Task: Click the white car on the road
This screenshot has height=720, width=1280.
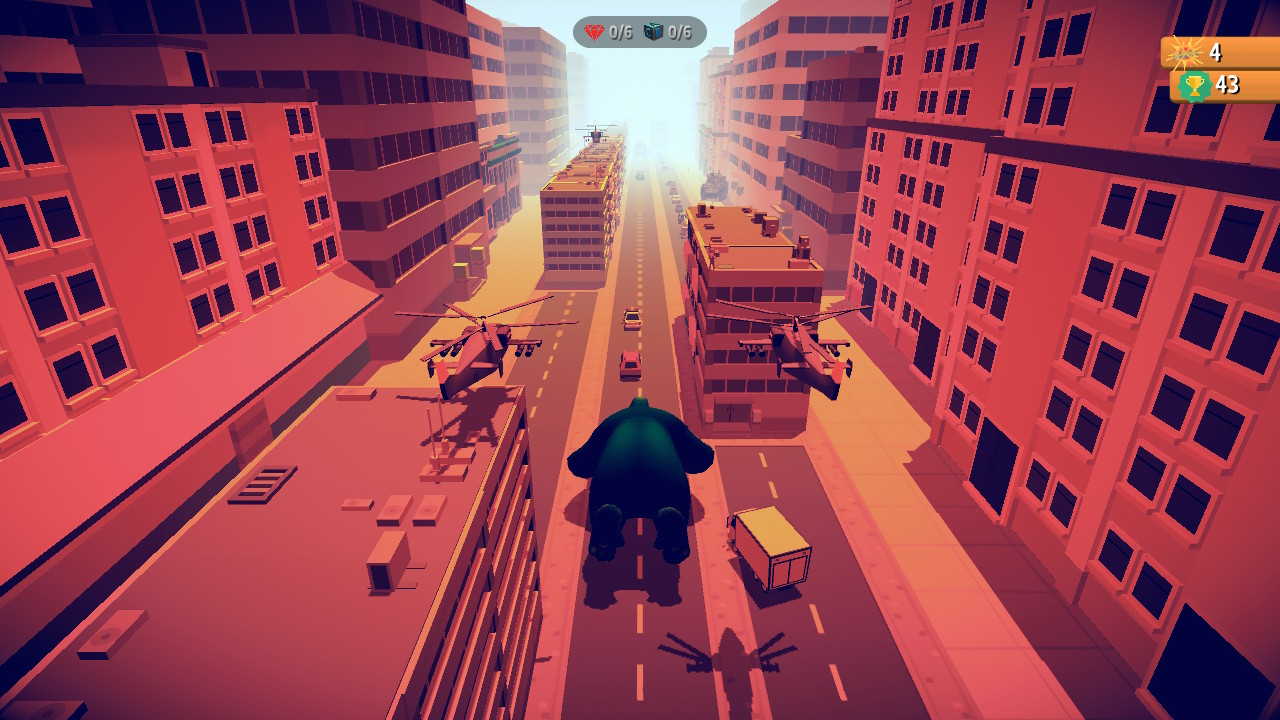Action: coord(630,317)
